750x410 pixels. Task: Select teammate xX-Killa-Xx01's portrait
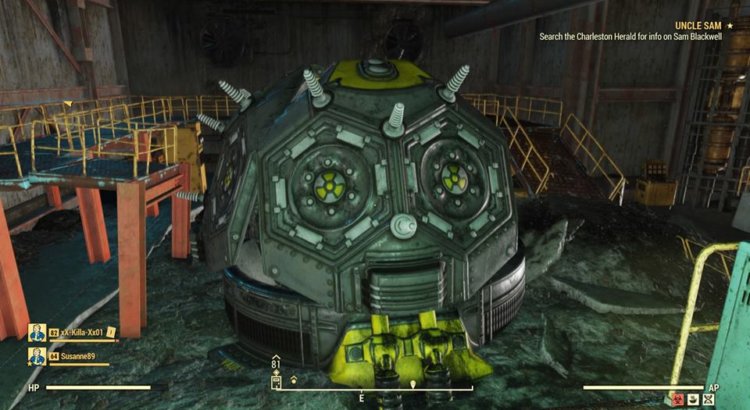coord(37,333)
